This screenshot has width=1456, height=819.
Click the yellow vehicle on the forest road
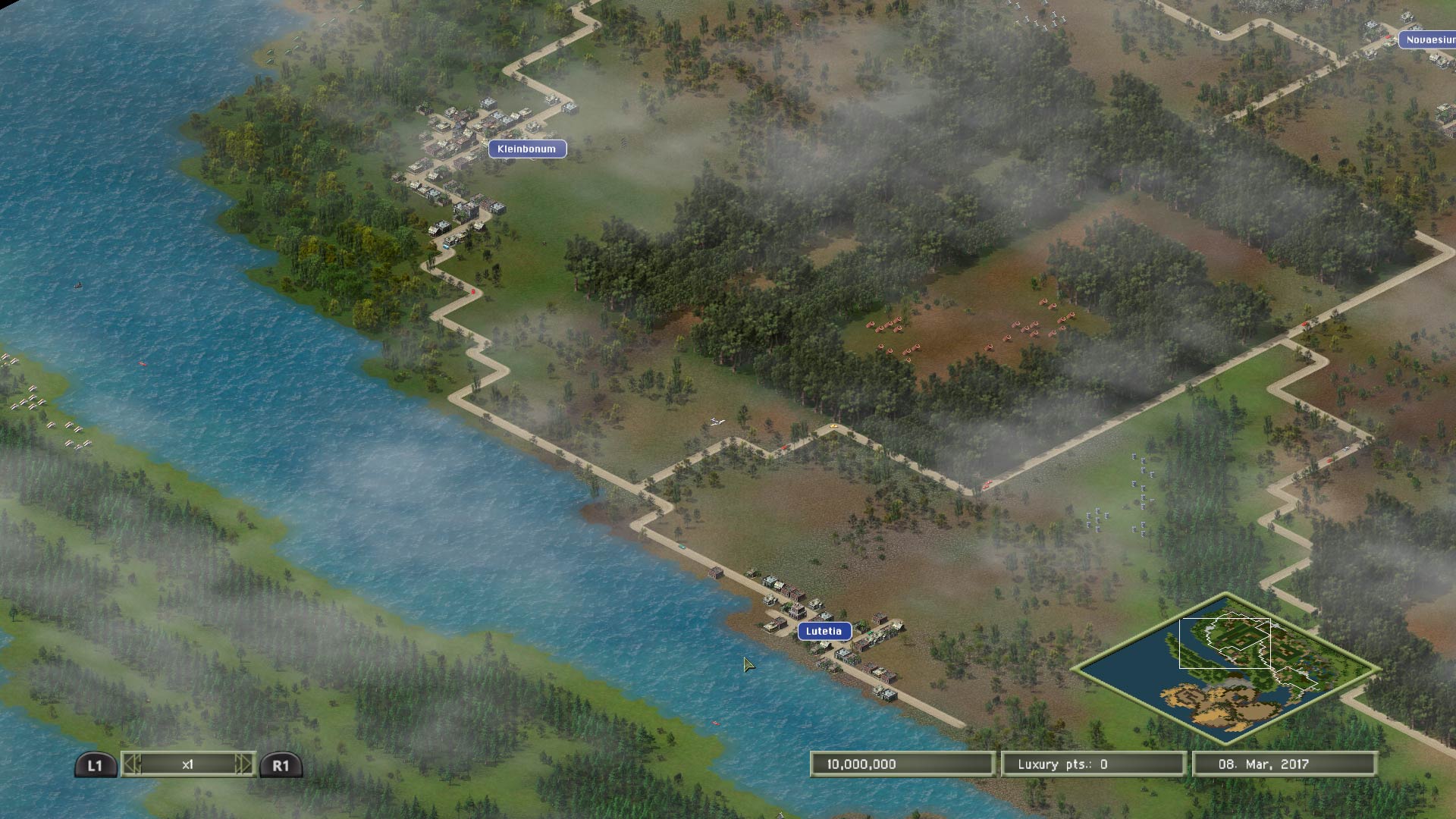click(833, 425)
